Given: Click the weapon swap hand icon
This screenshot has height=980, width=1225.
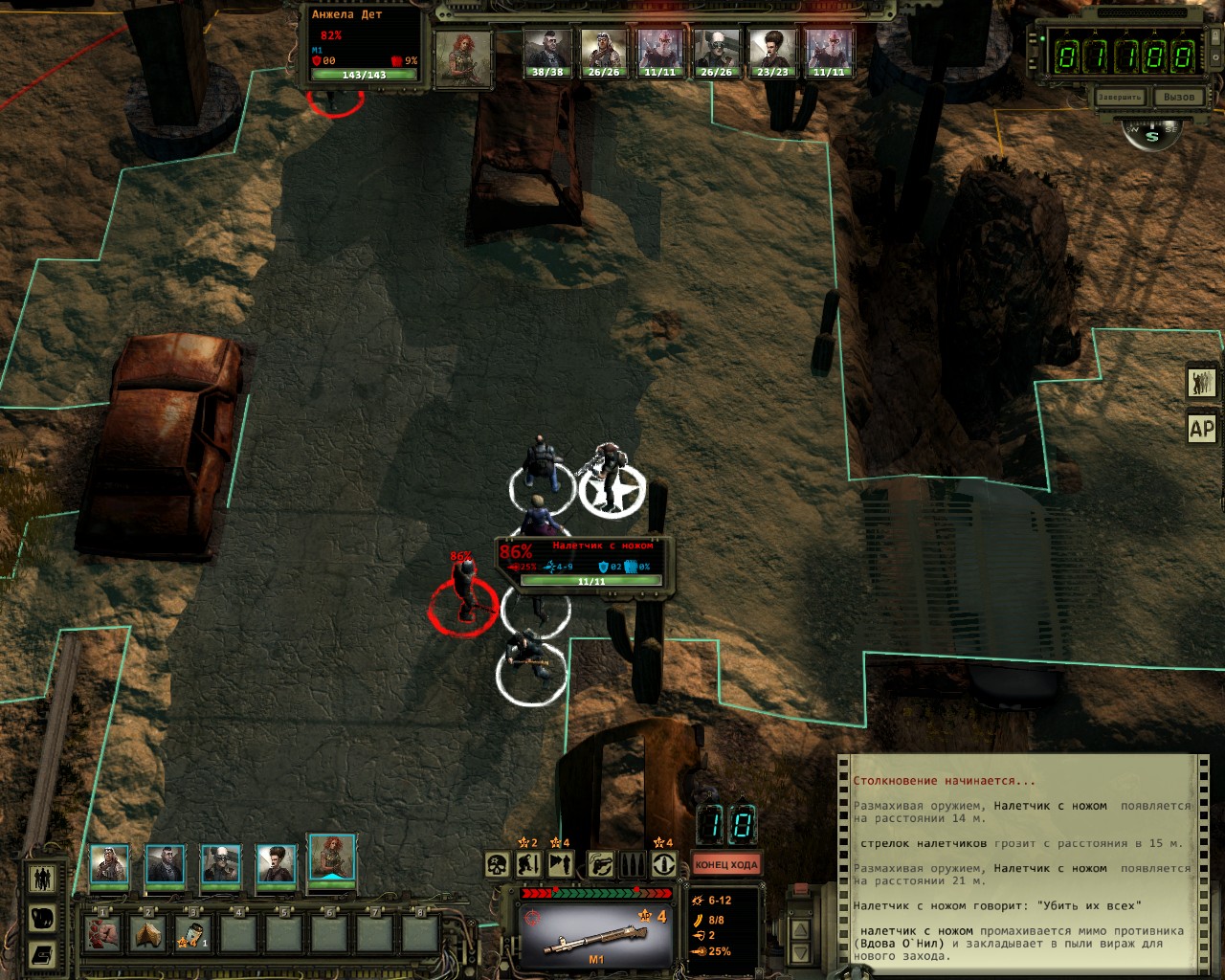Looking at the screenshot, I should (599, 865).
